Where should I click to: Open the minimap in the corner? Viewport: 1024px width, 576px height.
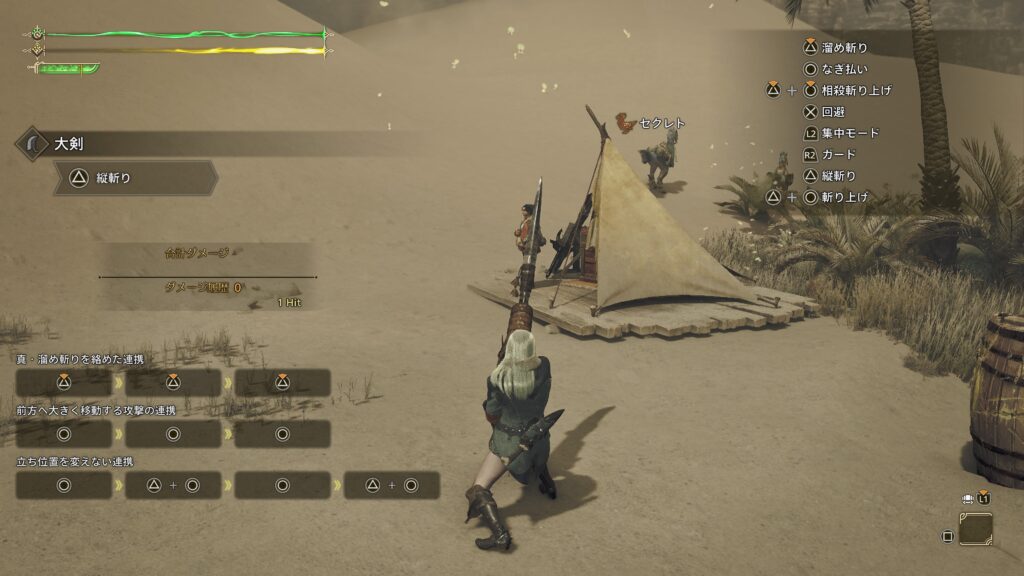click(x=975, y=529)
